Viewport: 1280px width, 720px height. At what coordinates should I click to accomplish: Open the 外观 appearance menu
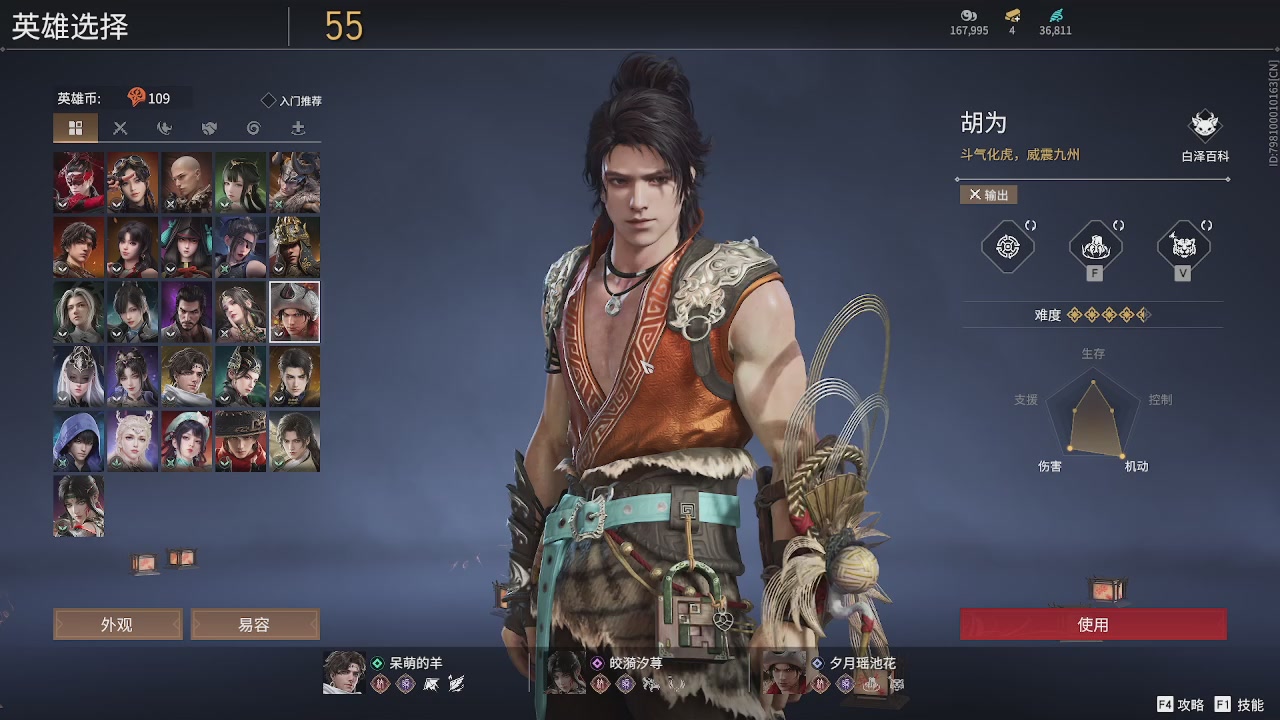pyautogui.click(x=117, y=624)
